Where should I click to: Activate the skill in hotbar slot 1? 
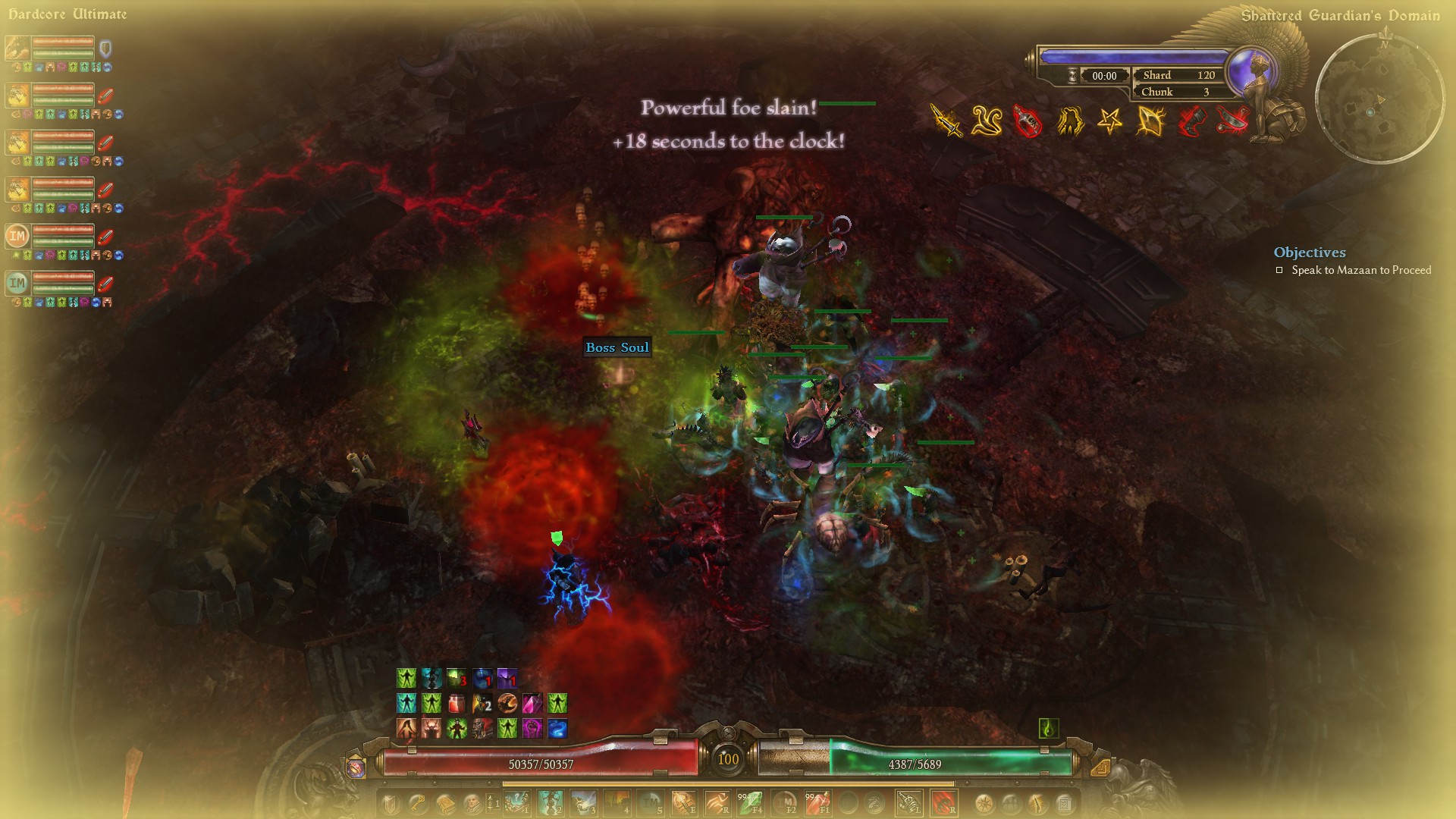click(x=517, y=802)
